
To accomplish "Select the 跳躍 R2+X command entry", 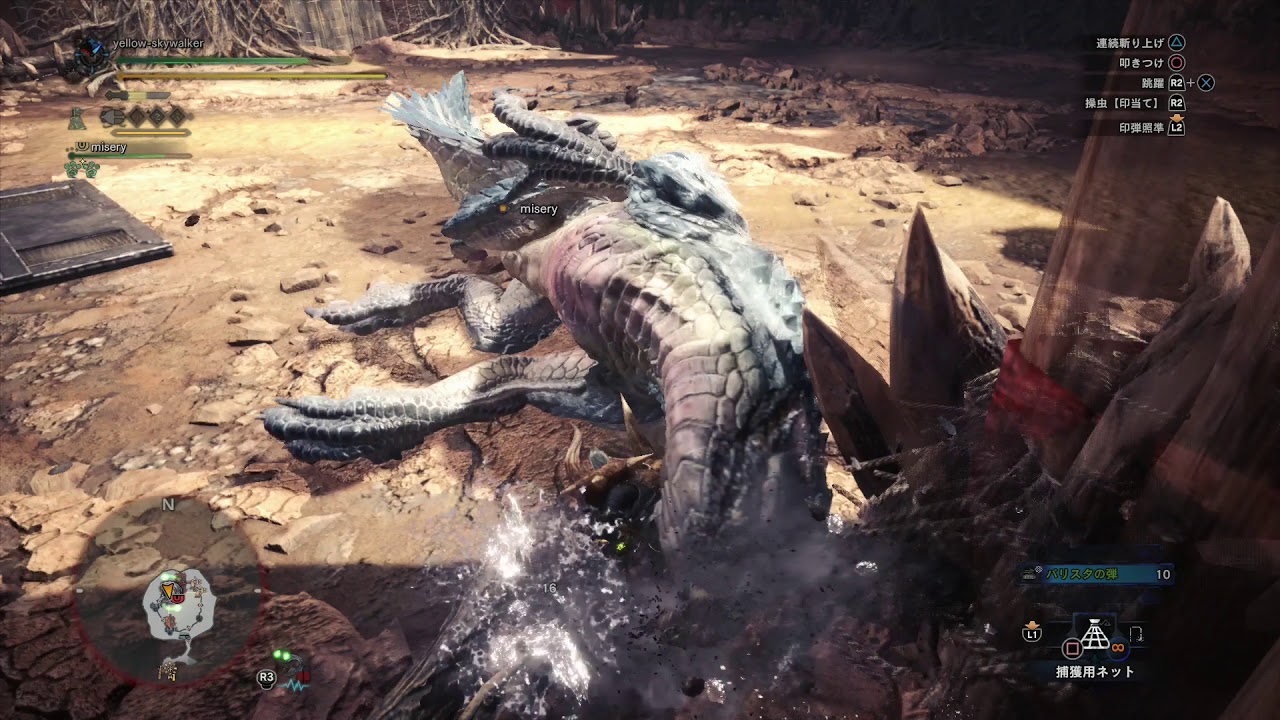I will tap(1175, 83).
